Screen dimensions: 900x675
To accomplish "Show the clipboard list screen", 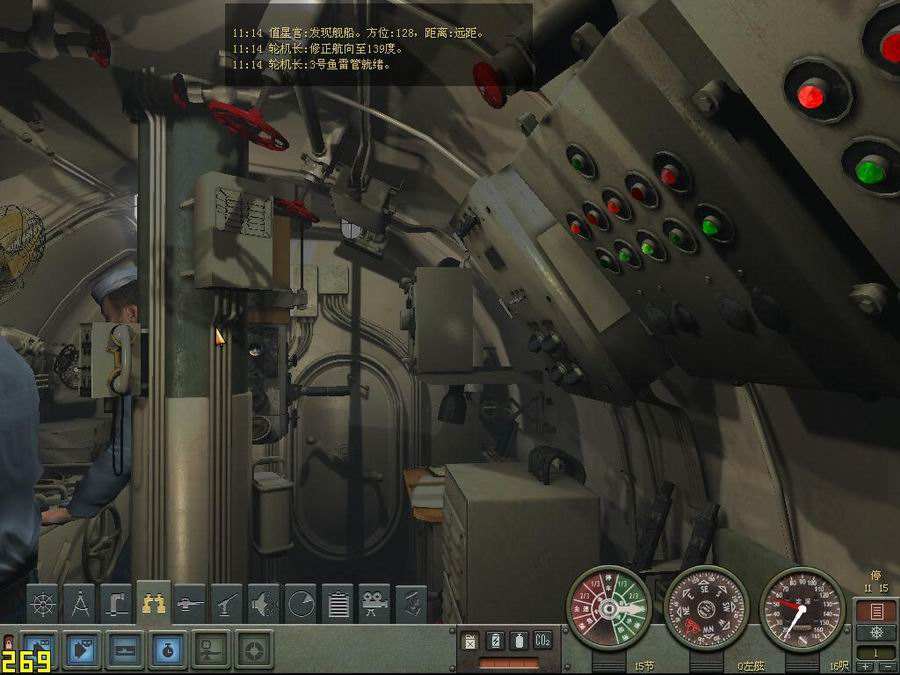I will [338, 604].
